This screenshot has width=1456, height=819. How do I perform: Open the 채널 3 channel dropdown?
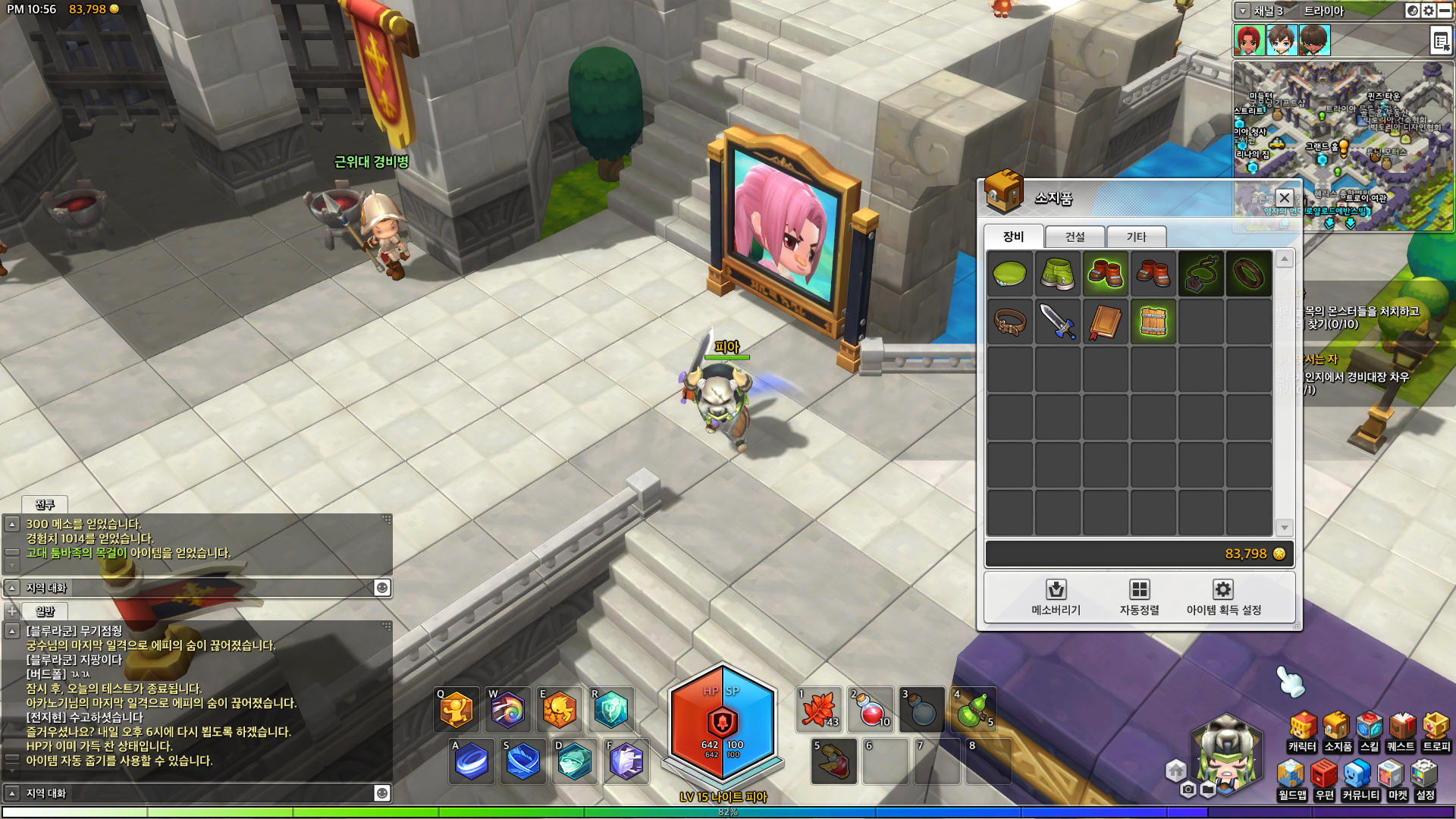coord(1243,11)
